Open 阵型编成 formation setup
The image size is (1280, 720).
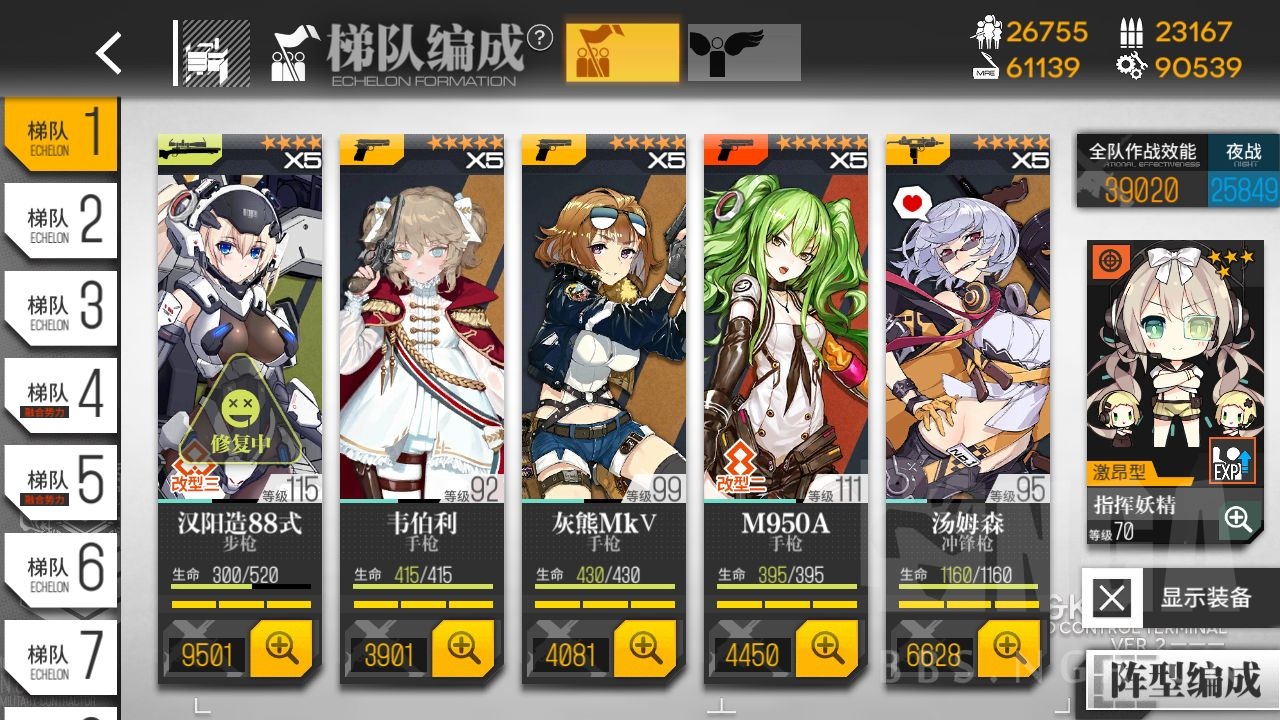coord(1184,681)
